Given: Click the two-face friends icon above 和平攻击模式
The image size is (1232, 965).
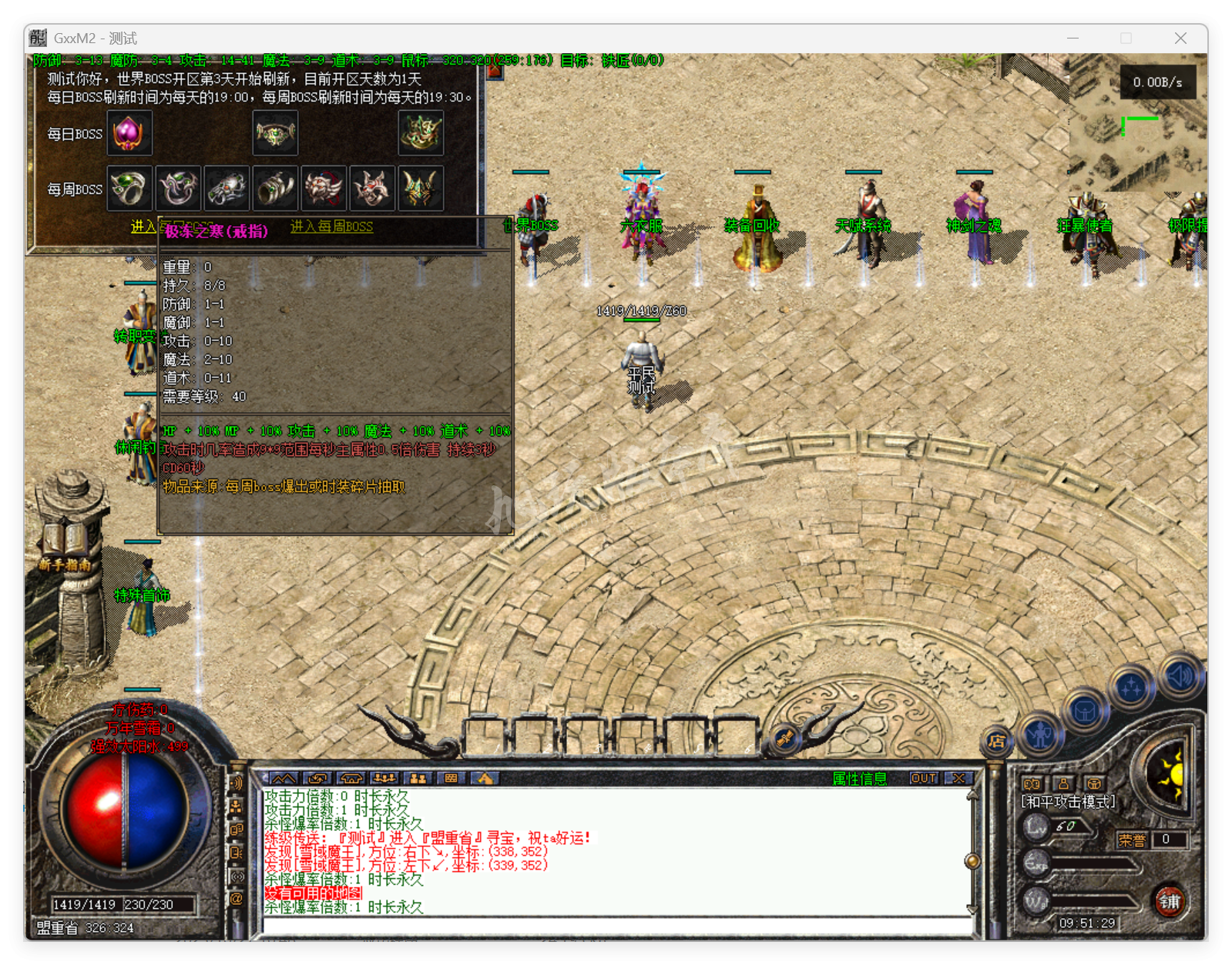Looking at the screenshot, I should click(x=1032, y=784).
